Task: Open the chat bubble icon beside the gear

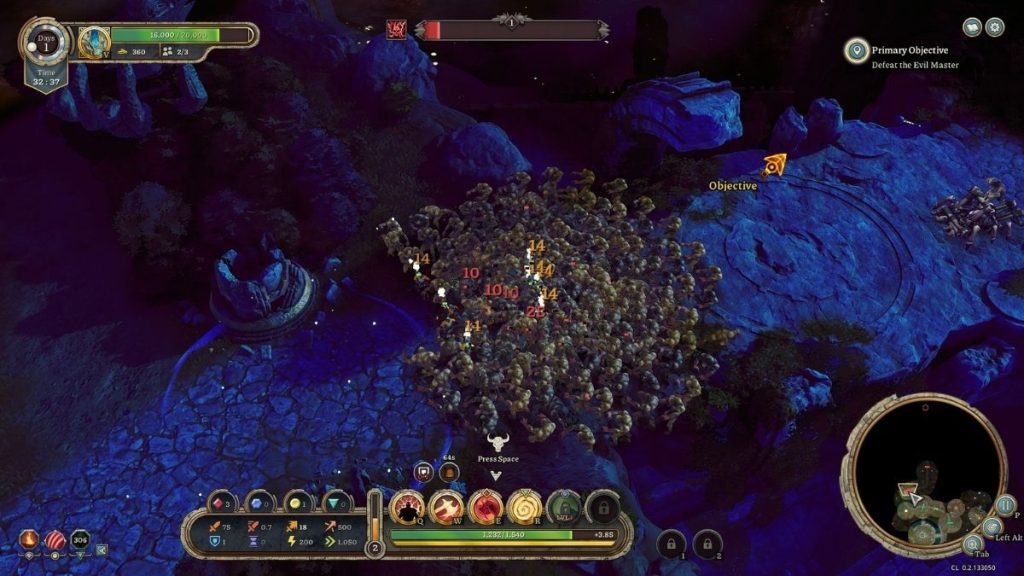Action: 971,27
